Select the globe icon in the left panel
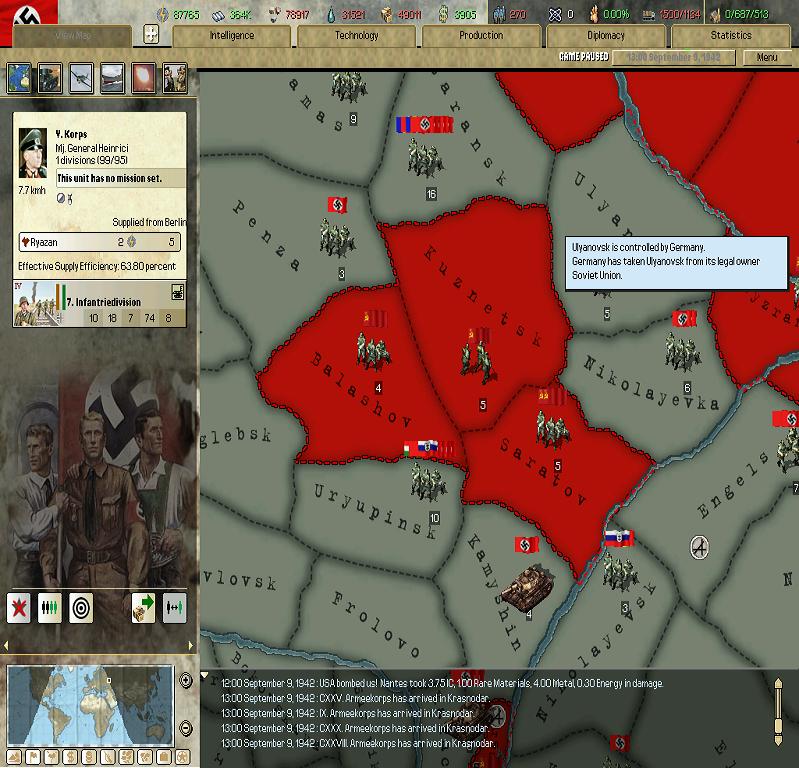Screen dimensions: 799x768 click(20, 77)
